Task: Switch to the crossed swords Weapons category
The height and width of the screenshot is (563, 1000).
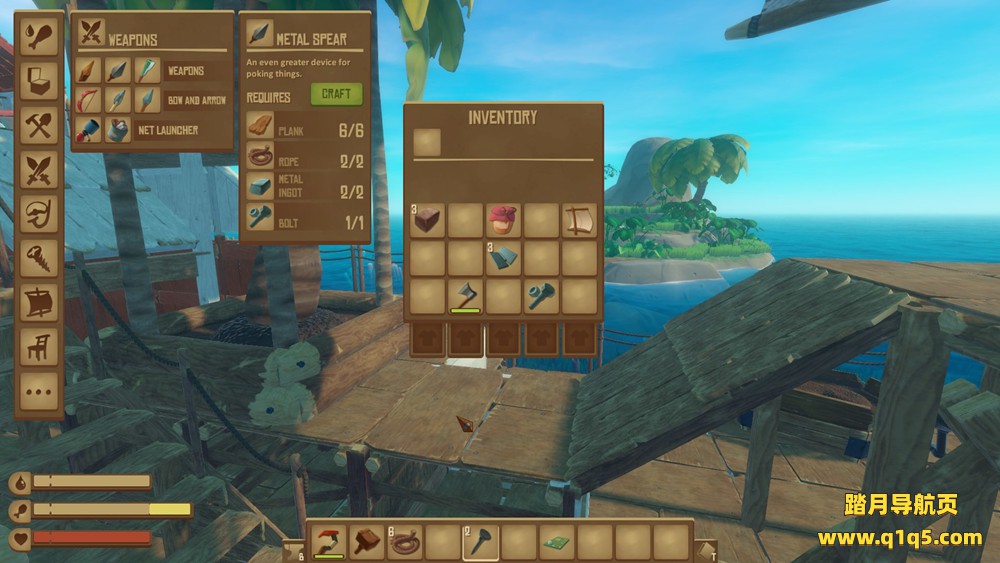Action: [x=39, y=170]
